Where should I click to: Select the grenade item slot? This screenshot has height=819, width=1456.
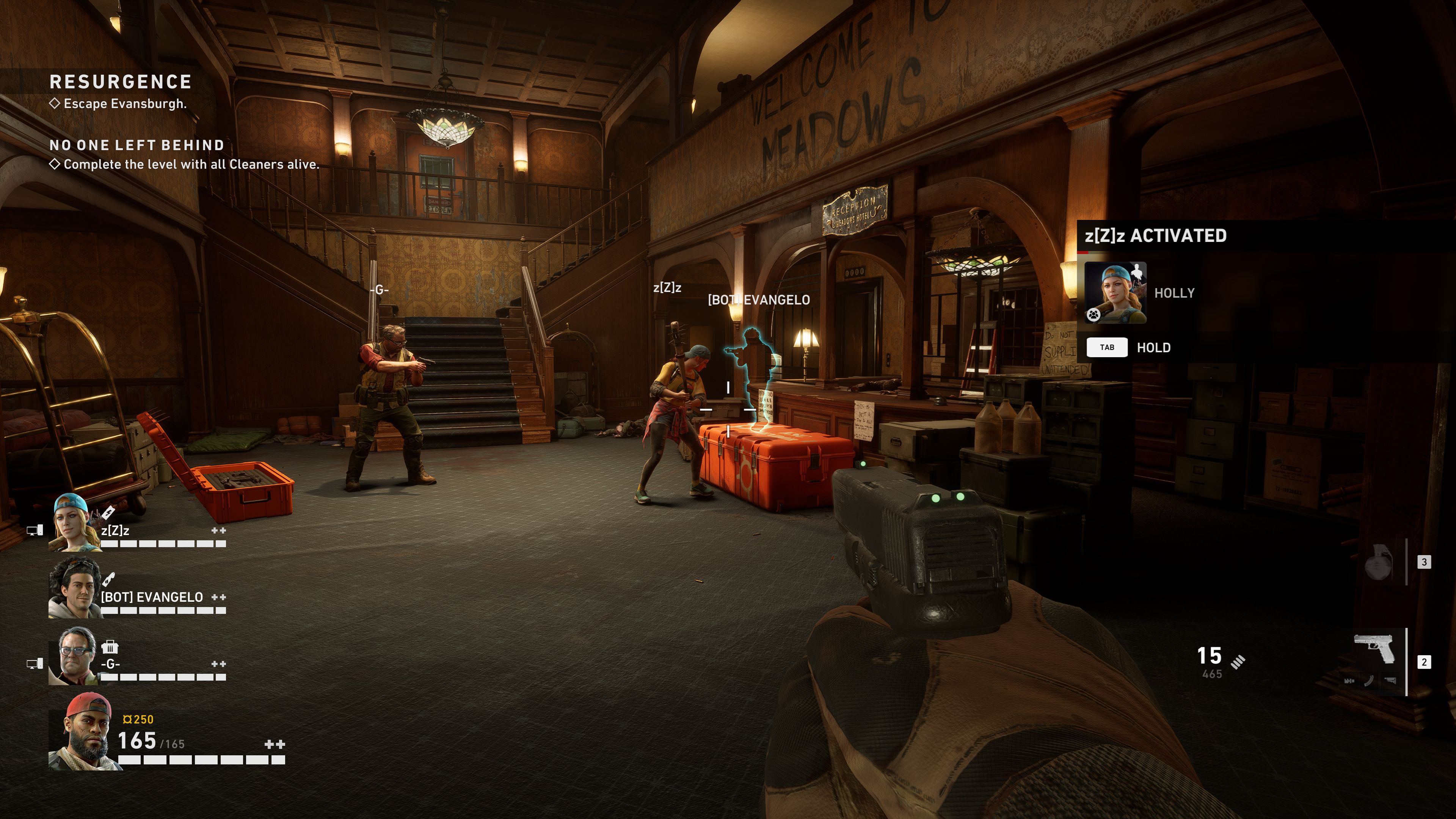1378,562
